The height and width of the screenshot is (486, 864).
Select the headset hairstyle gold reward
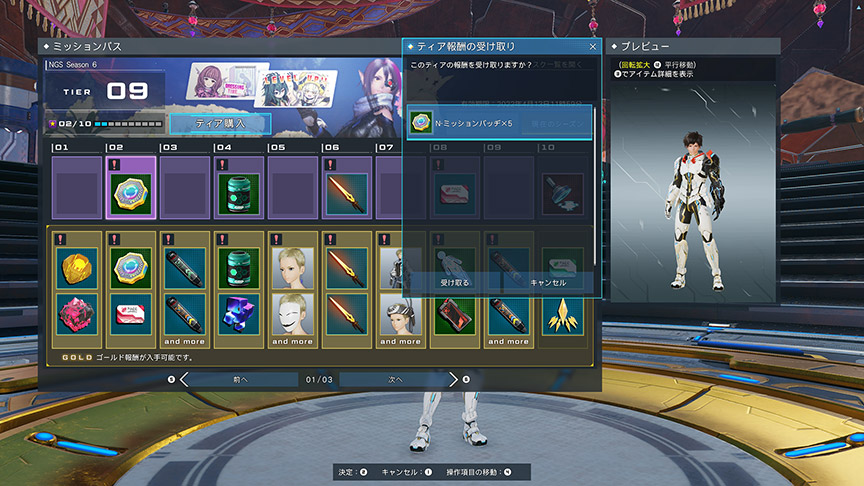[401, 314]
